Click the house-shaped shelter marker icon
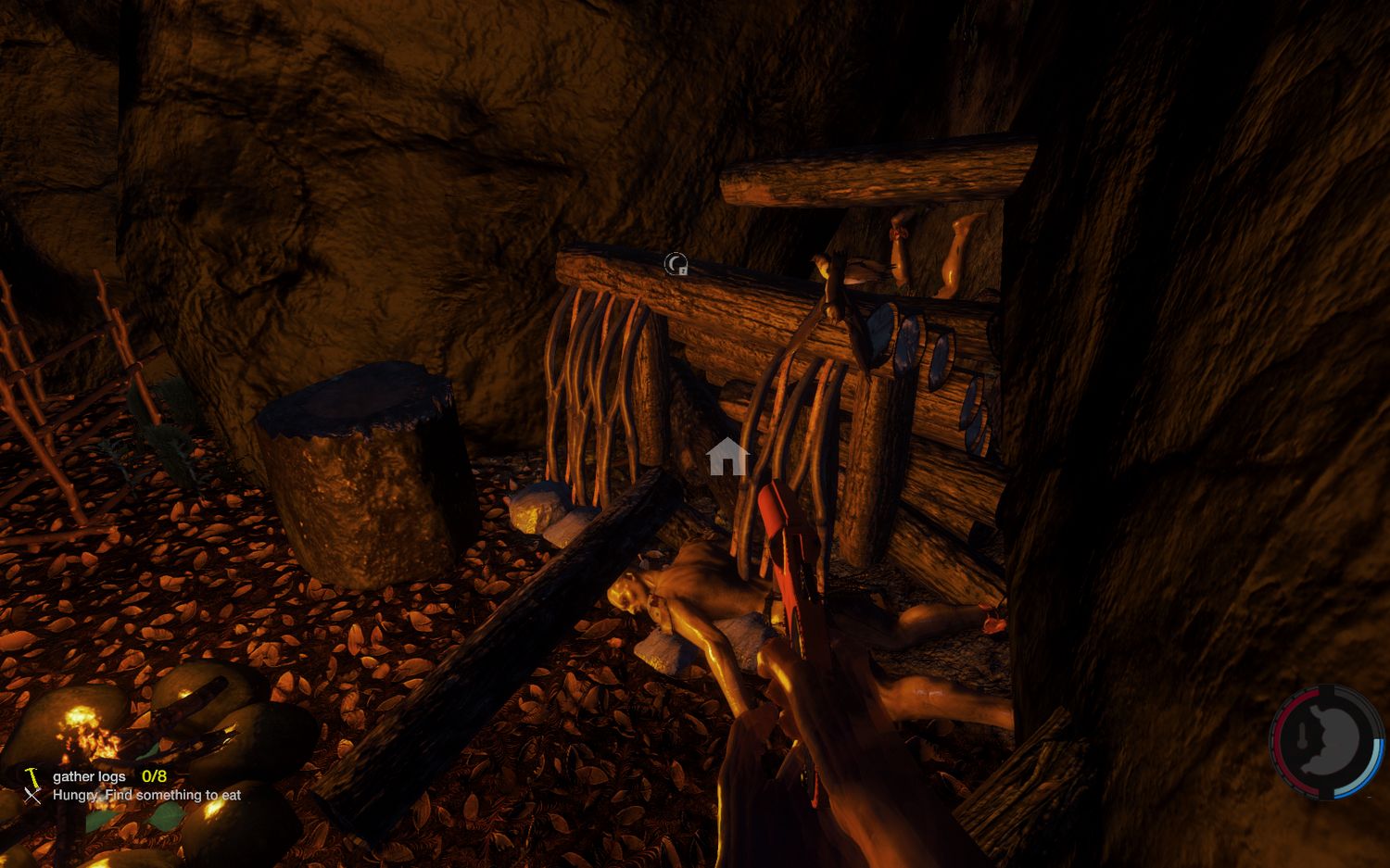This screenshot has height=868, width=1390. 727,457
